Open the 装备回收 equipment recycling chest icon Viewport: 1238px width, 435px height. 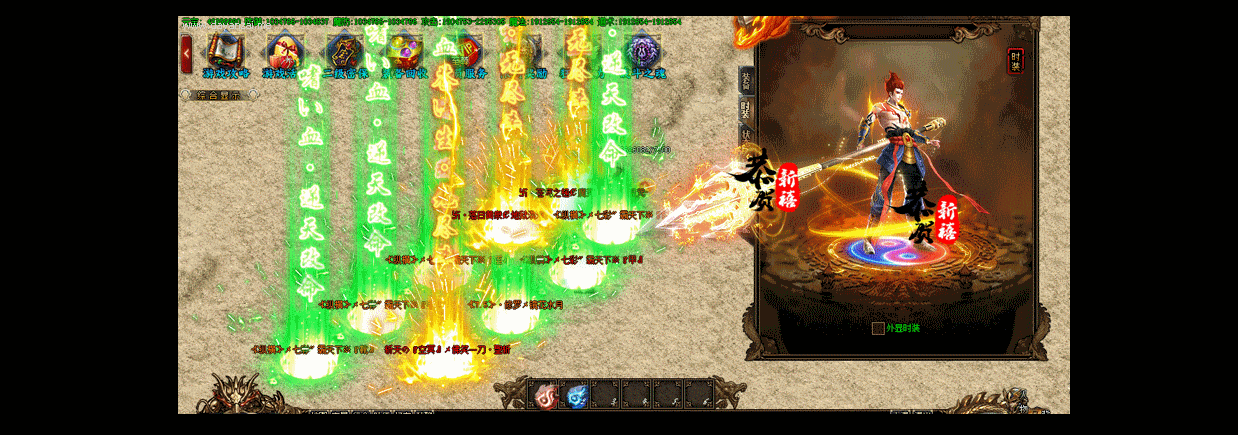click(x=404, y=51)
